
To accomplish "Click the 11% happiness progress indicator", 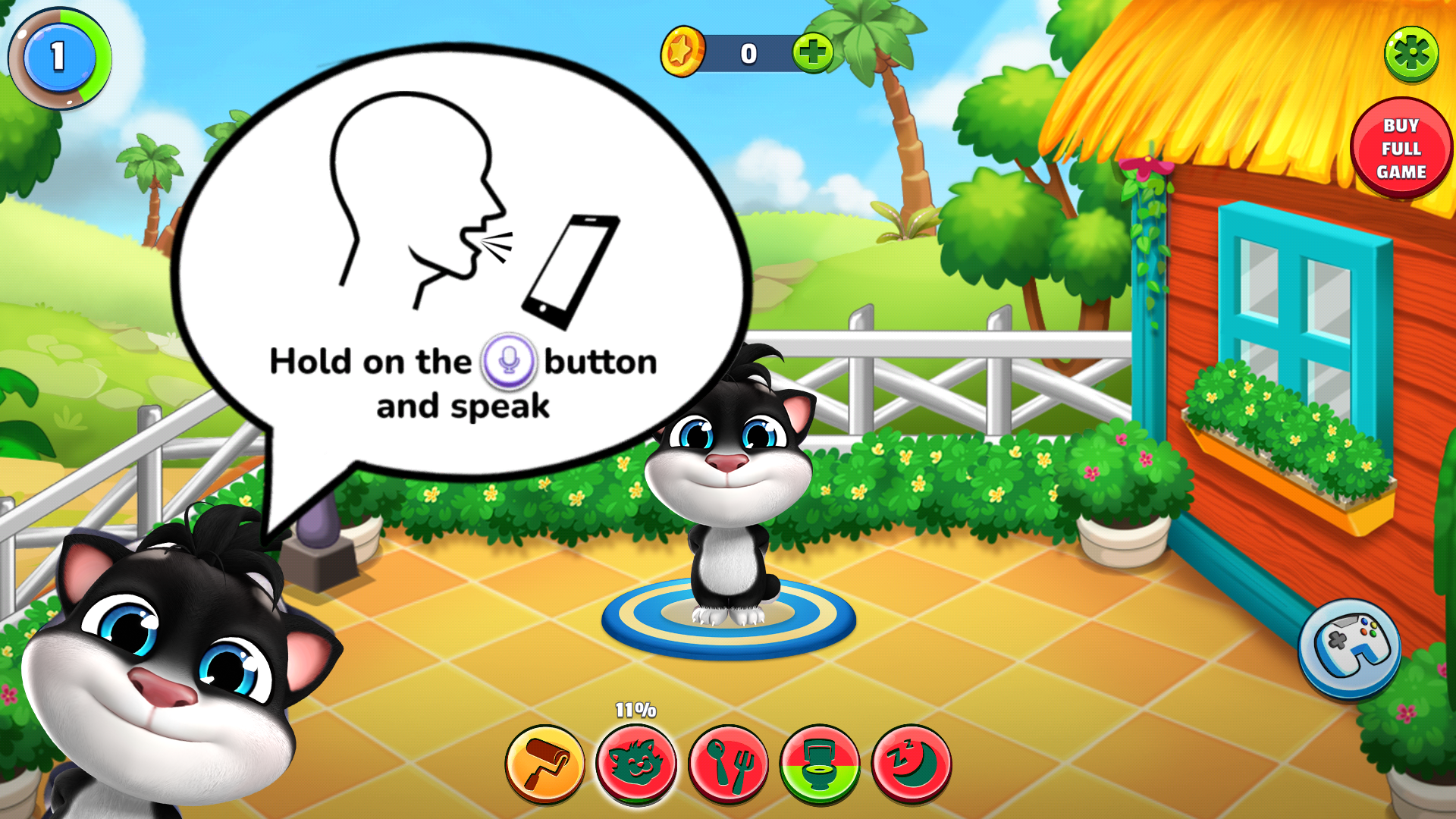I will [x=634, y=711].
